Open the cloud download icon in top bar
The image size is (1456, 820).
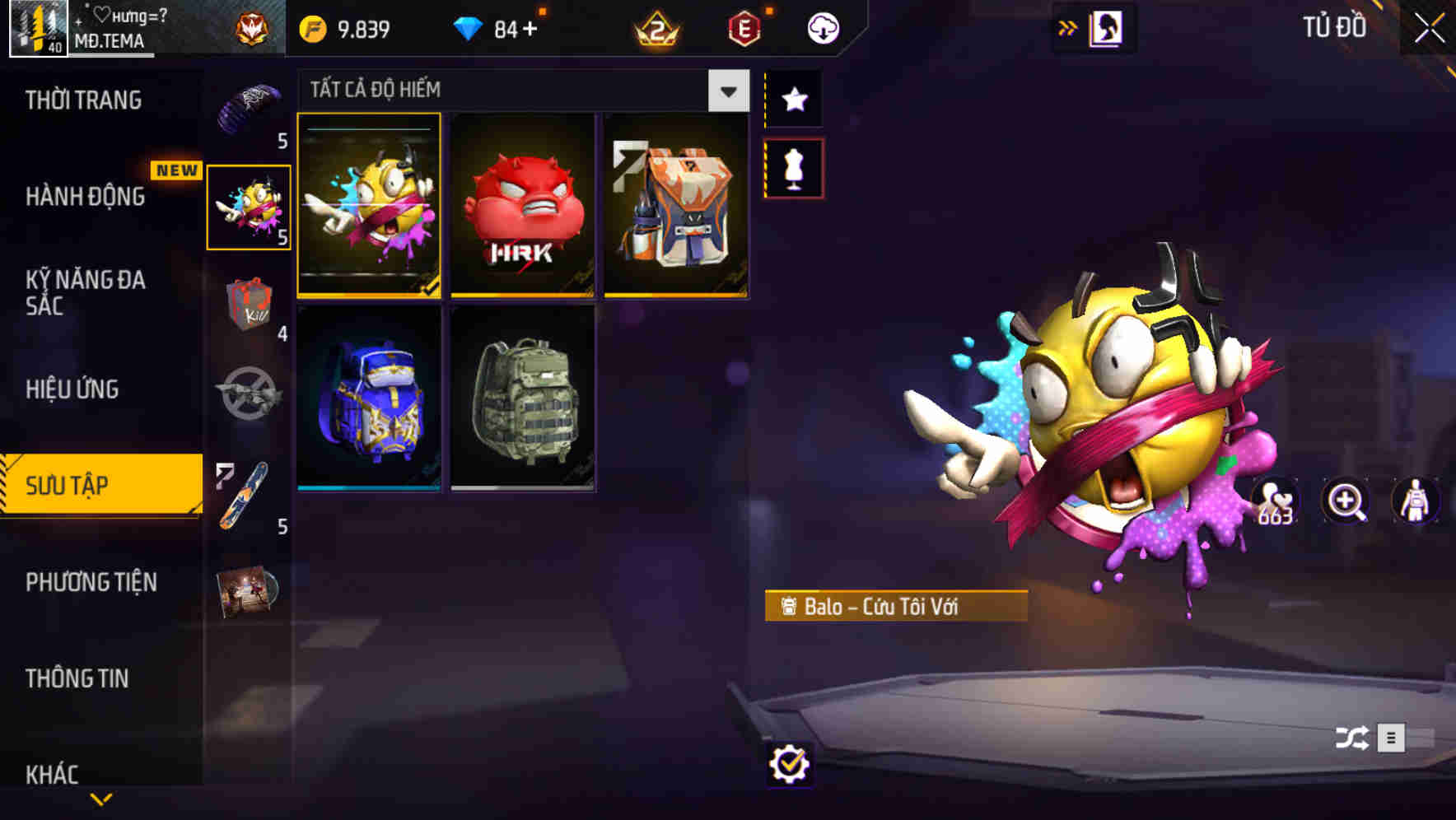tap(823, 26)
